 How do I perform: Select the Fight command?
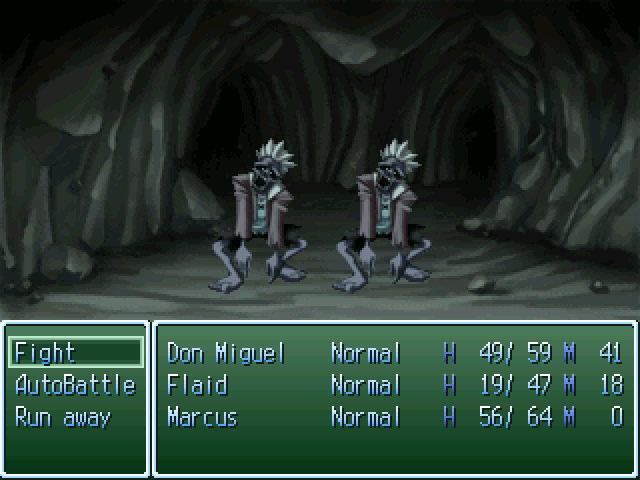pyautogui.click(x=75, y=353)
